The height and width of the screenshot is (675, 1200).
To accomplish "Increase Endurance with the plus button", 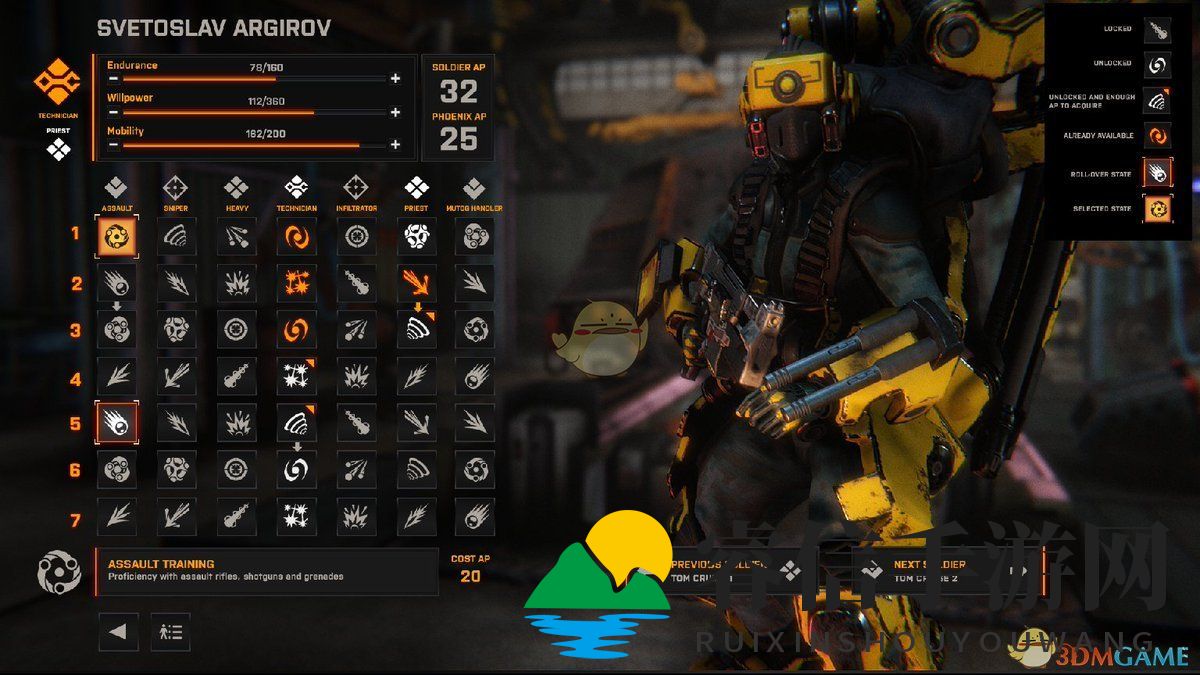I will pos(395,78).
